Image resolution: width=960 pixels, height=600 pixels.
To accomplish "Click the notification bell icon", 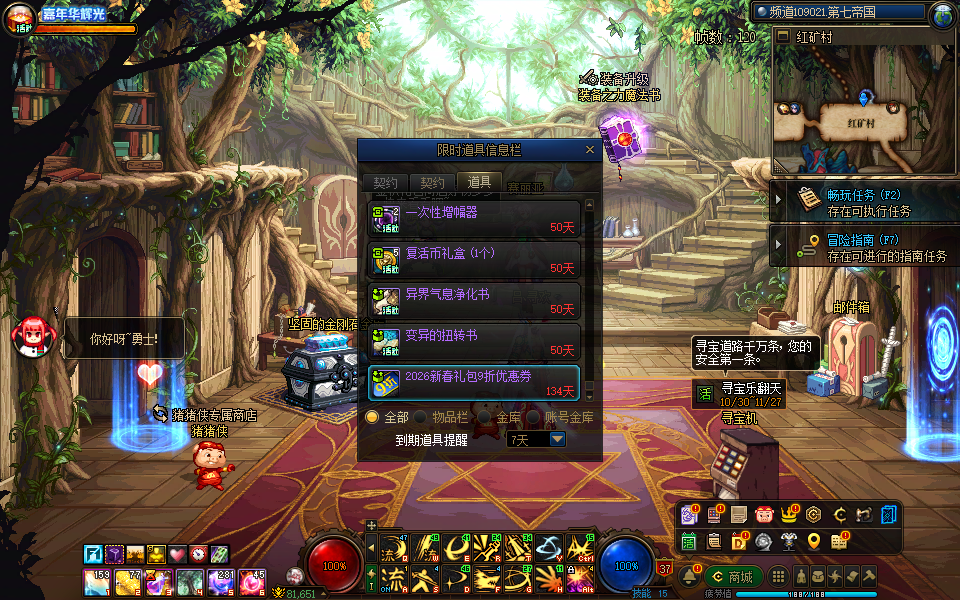I will pos(688,576).
